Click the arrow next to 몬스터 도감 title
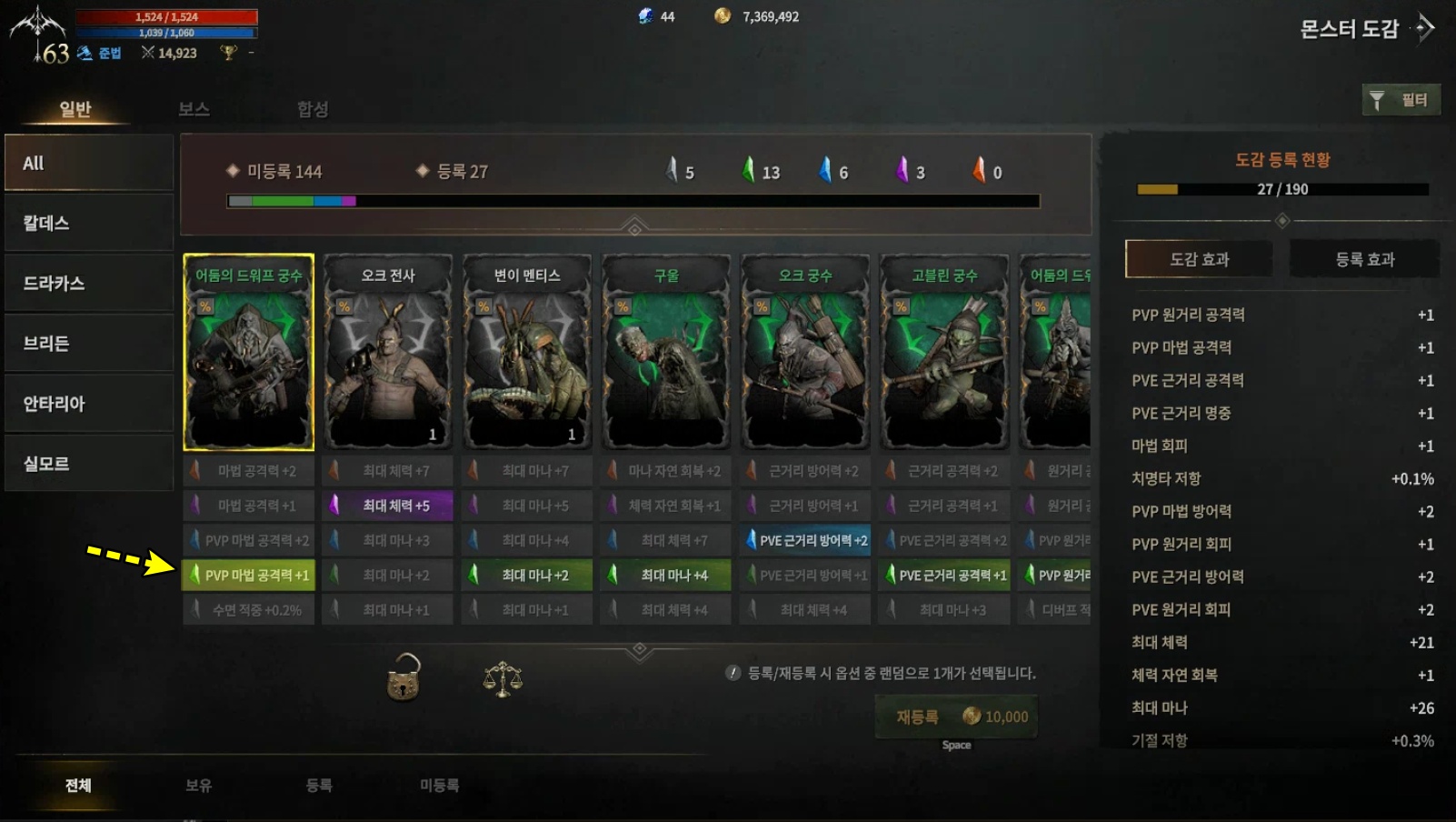1456x822 pixels. (x=1422, y=28)
